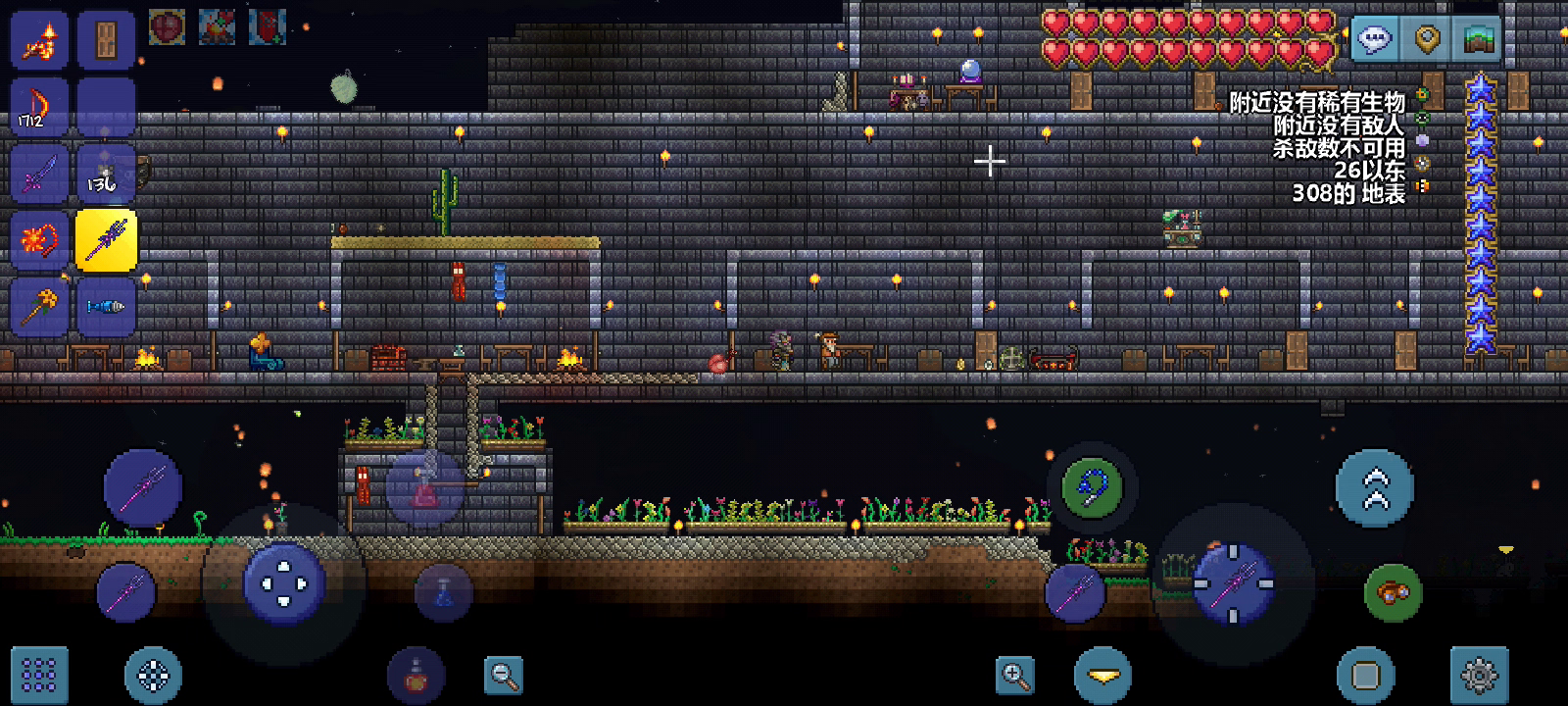The width and height of the screenshot is (1568, 706).
Task: Select the wooden door hotbar slot
Action: 106,39
